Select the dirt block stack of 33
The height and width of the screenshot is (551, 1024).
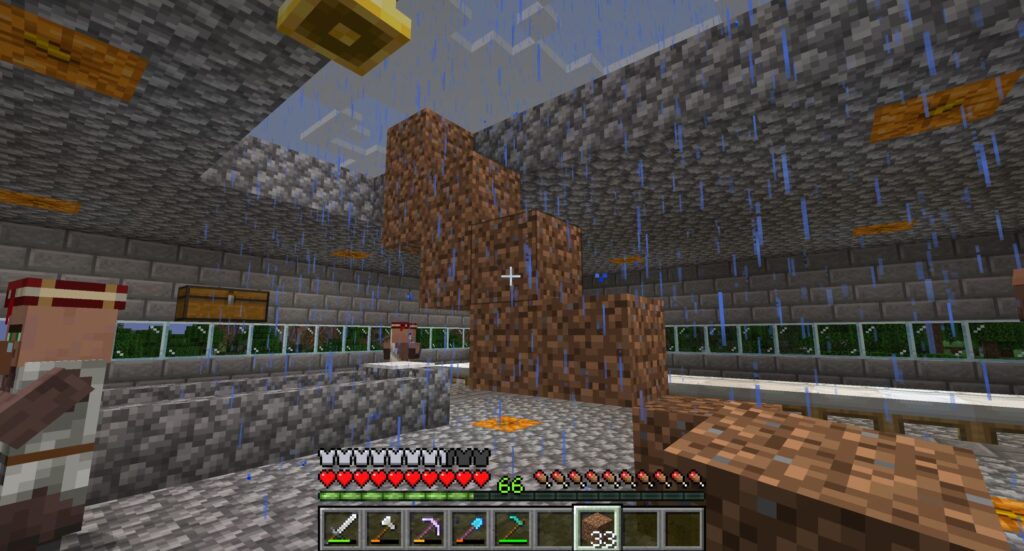pos(598,527)
